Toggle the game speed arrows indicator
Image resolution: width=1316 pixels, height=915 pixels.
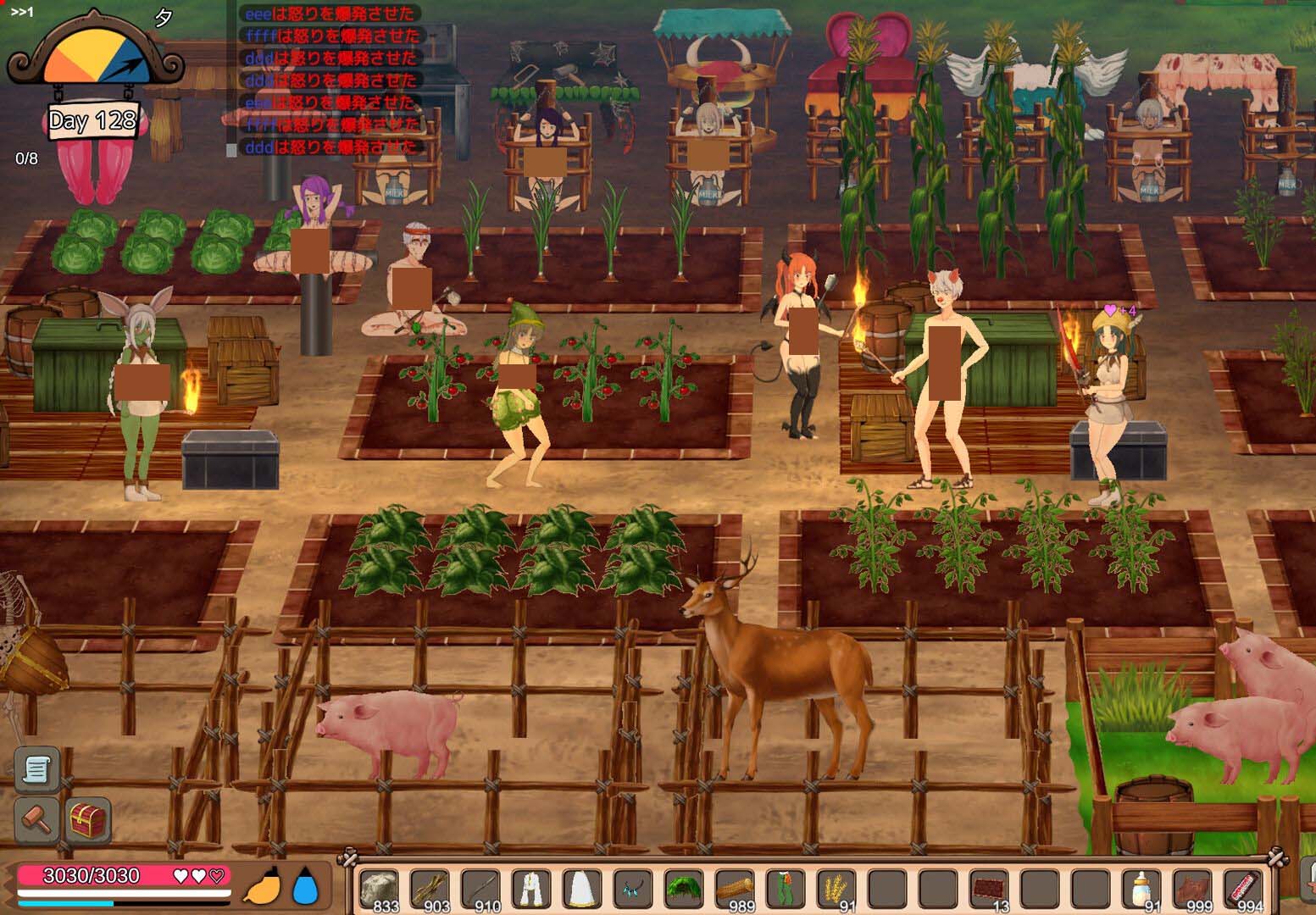pos(22,12)
